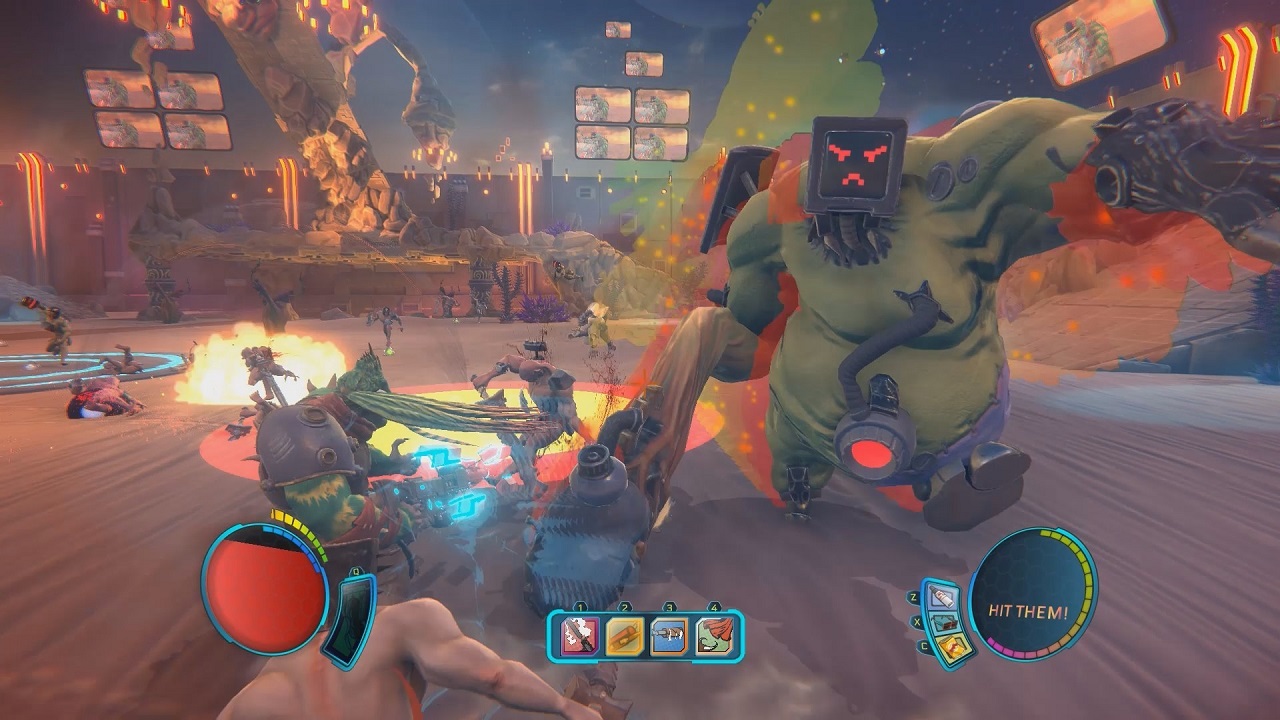The height and width of the screenshot is (720, 1280).
Task: Eat the chips bag consumable
Action: click(x=950, y=648)
